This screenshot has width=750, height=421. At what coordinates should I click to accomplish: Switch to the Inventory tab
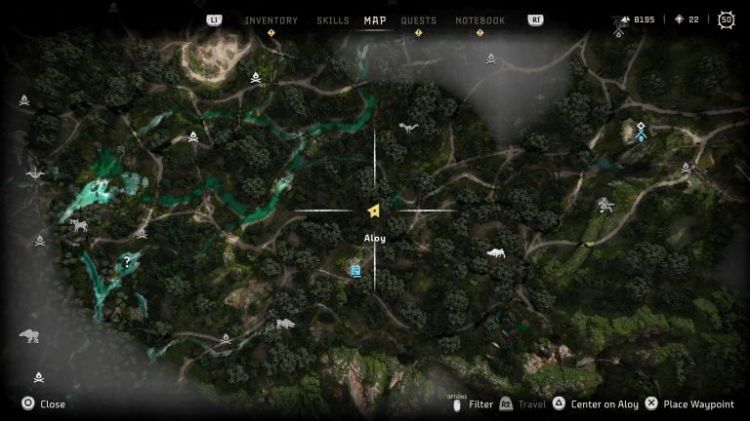(271, 20)
